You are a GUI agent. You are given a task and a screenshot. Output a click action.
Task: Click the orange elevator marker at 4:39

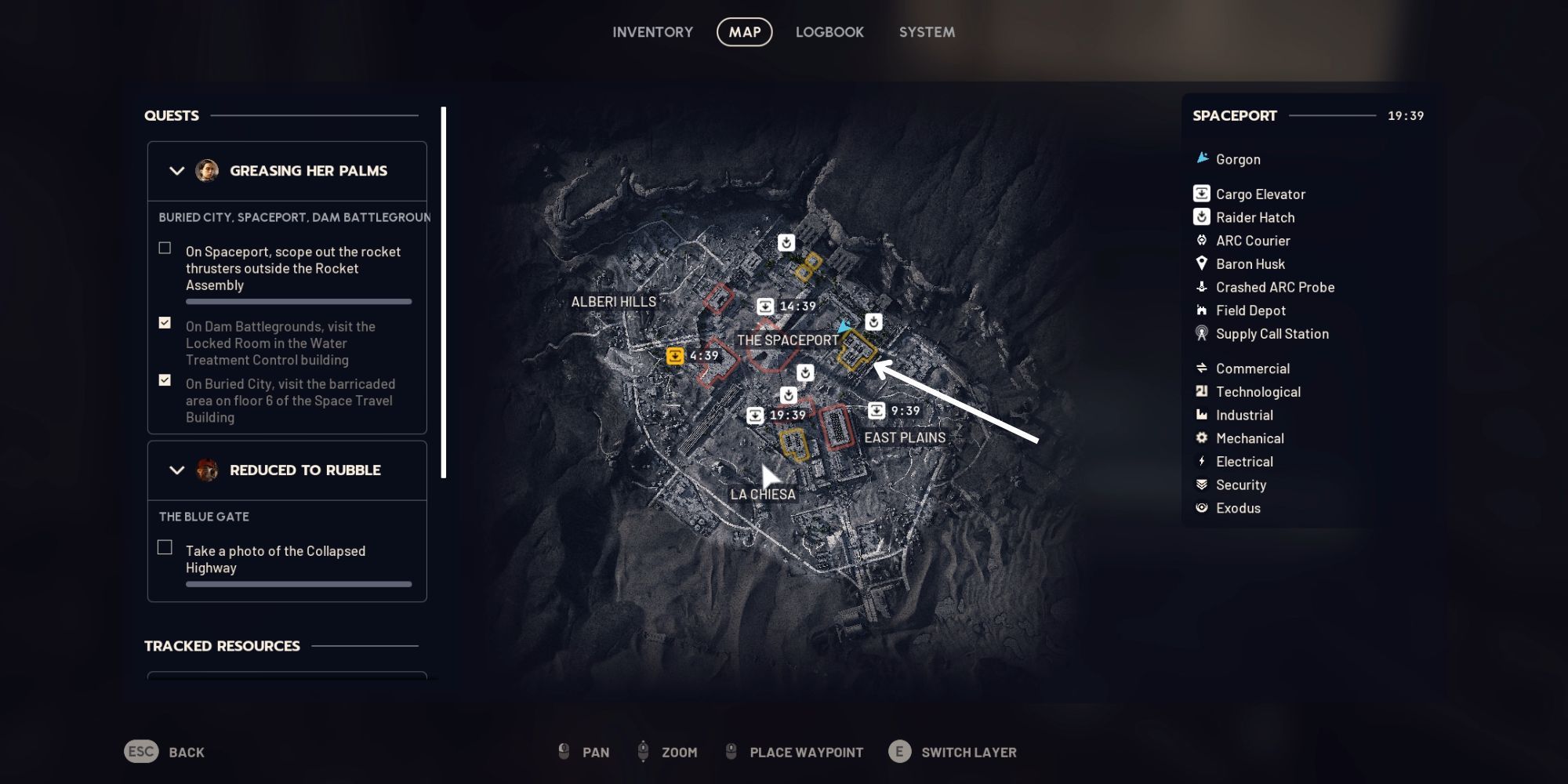(675, 357)
